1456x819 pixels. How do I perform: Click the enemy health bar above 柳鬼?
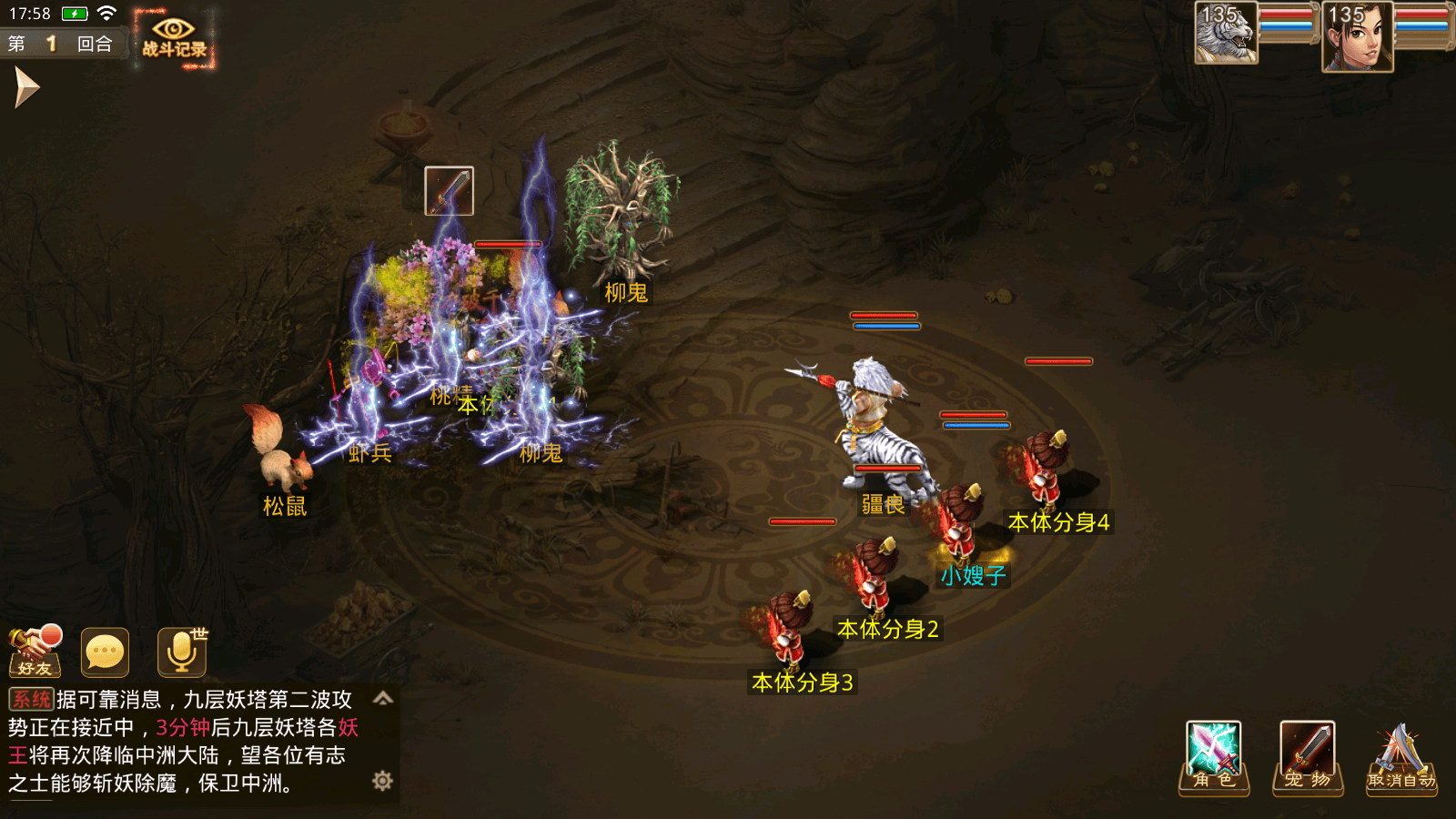coord(508,243)
